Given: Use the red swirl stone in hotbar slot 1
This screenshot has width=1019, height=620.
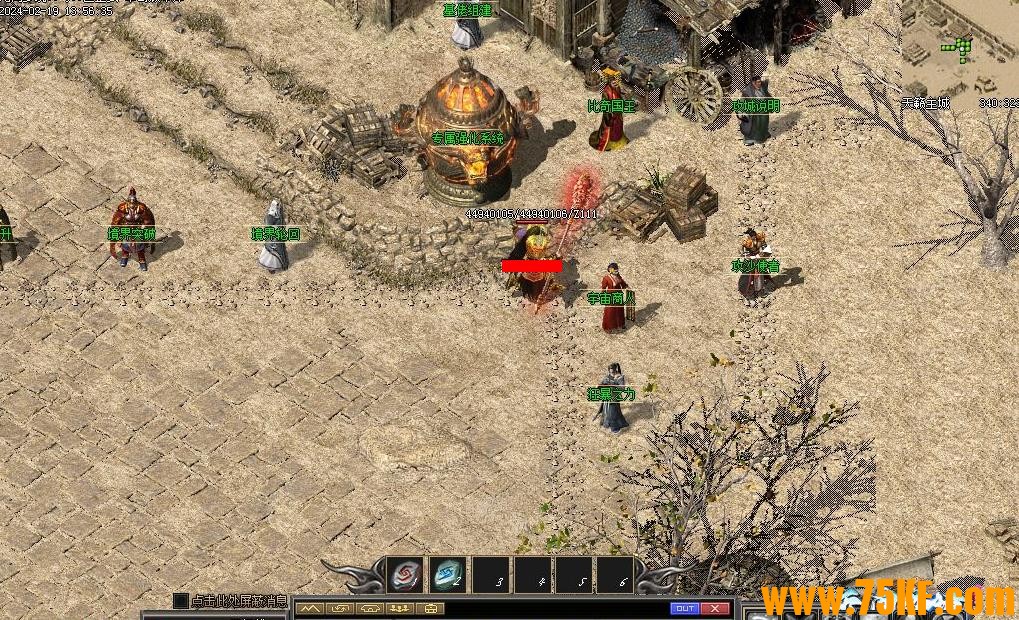Looking at the screenshot, I should point(405,575).
